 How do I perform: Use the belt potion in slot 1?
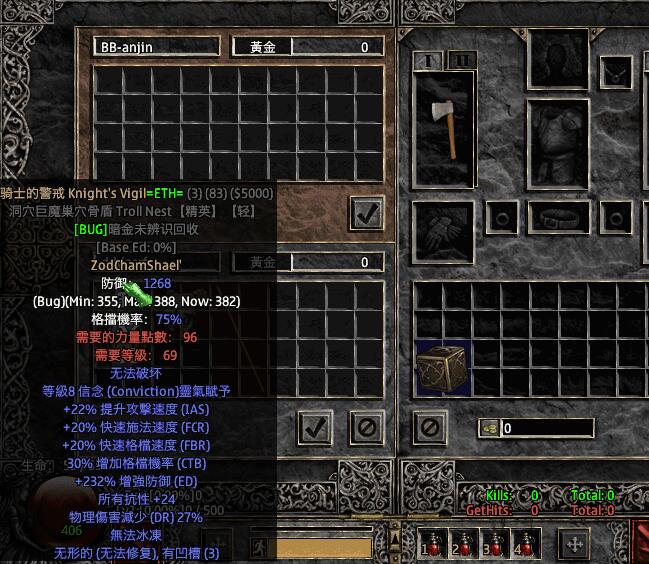[432, 545]
